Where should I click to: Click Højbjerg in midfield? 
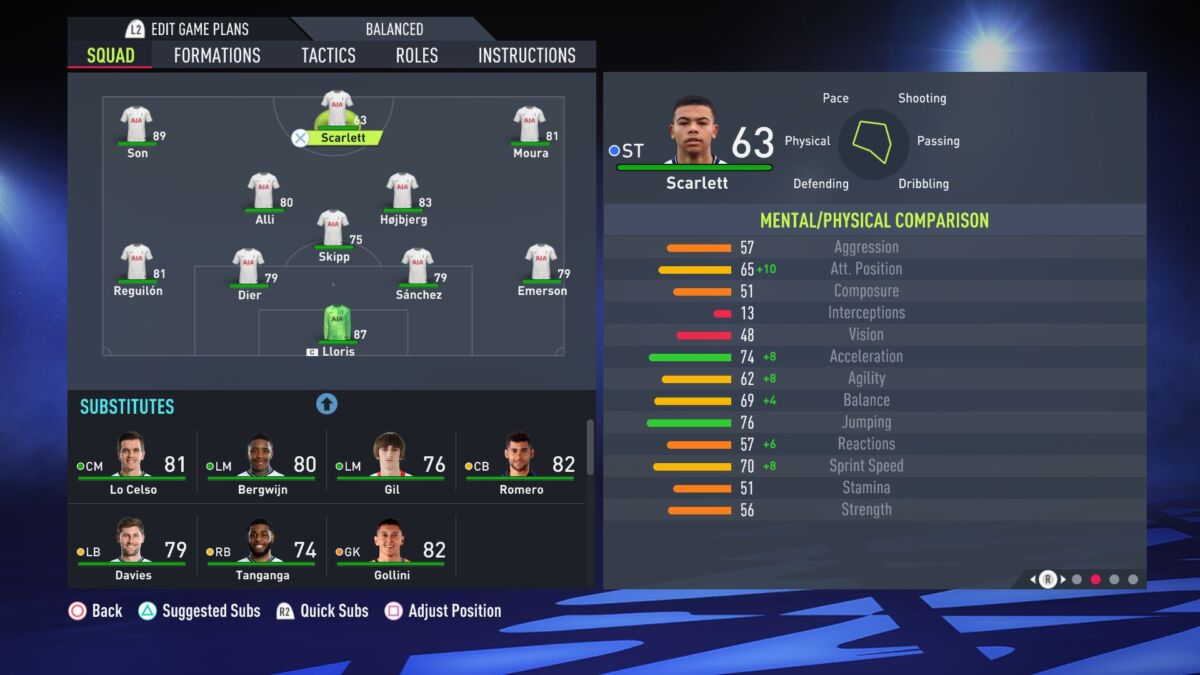402,192
